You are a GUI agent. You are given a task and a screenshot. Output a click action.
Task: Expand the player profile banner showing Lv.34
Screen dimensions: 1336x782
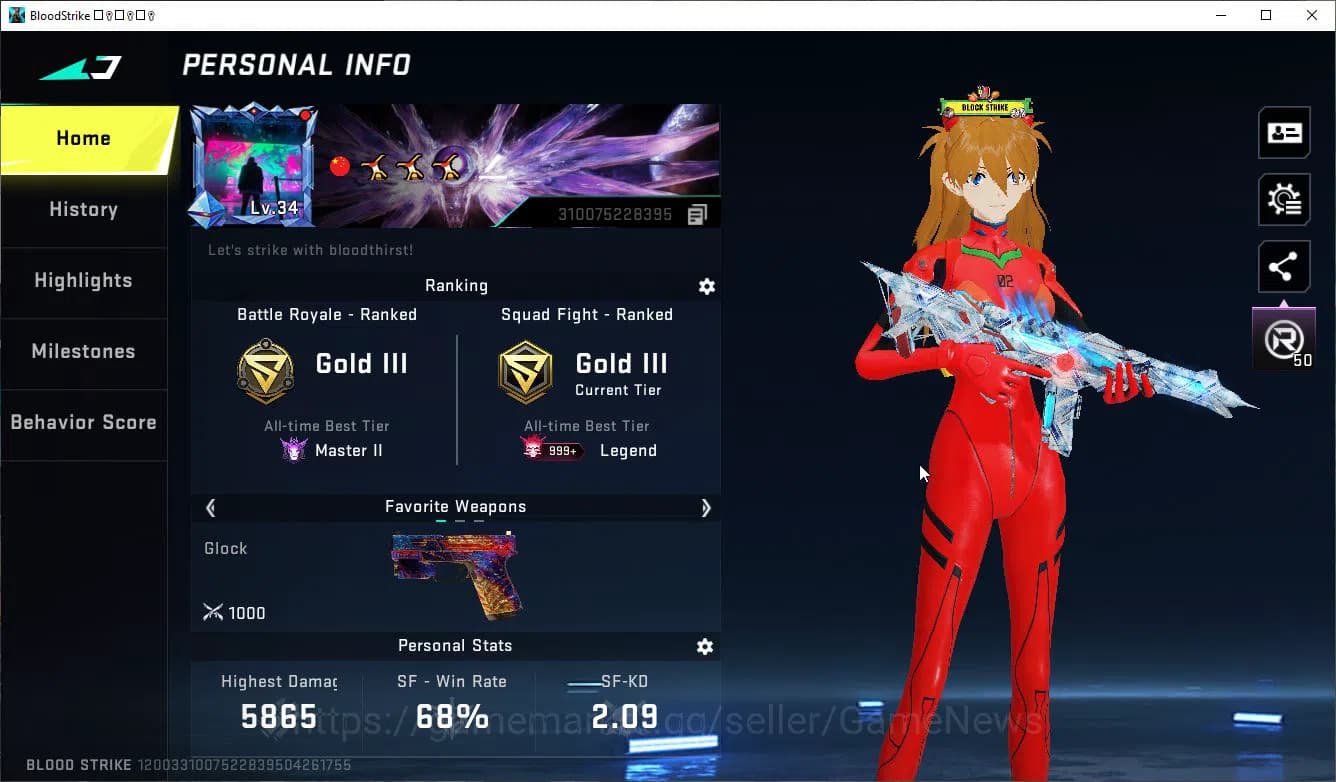tap(255, 165)
